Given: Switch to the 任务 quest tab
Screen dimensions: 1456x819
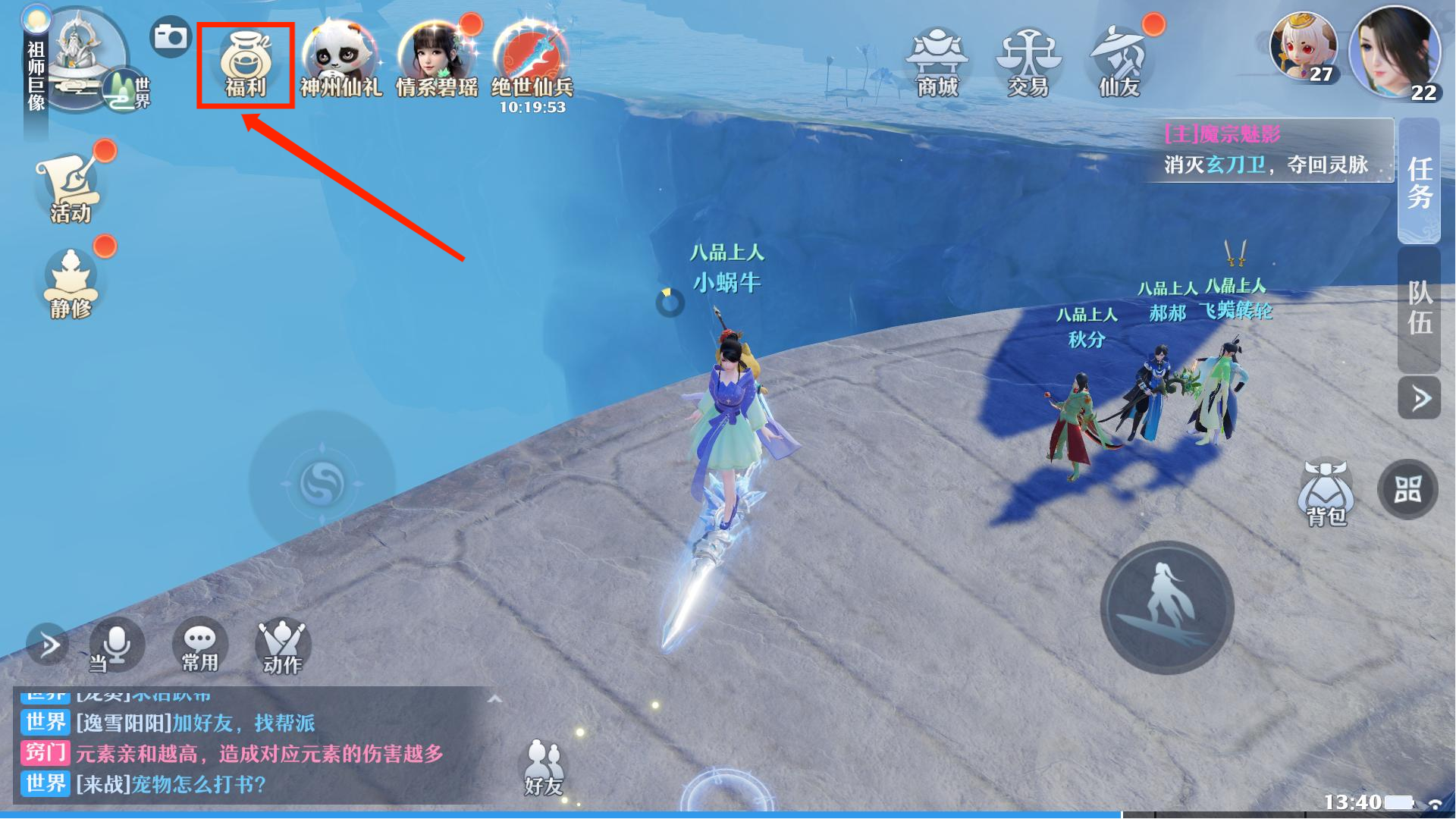Looking at the screenshot, I should [x=1420, y=180].
